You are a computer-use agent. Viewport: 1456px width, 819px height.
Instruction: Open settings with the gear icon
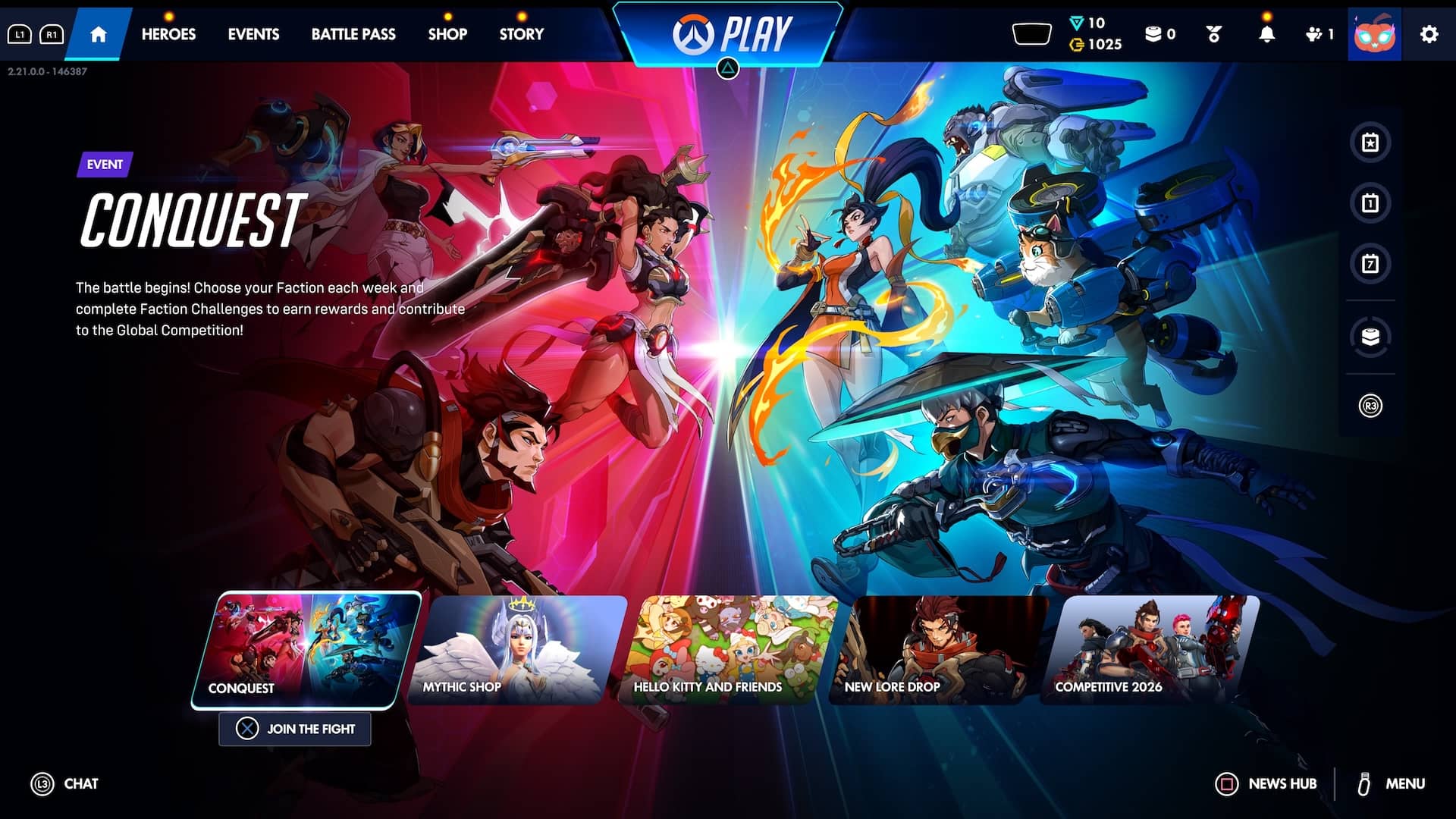[x=1429, y=34]
